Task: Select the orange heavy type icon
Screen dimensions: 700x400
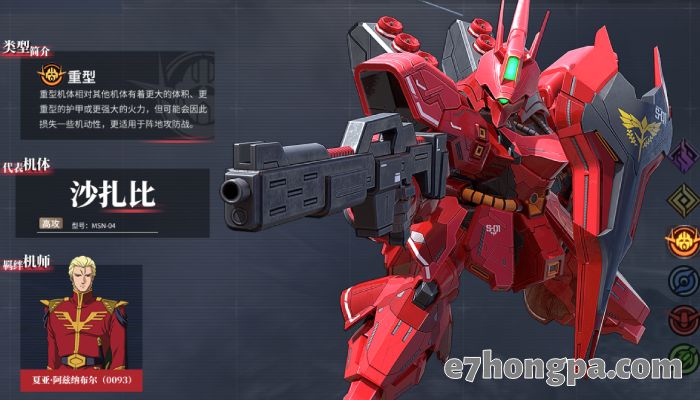Action: coord(684,238)
